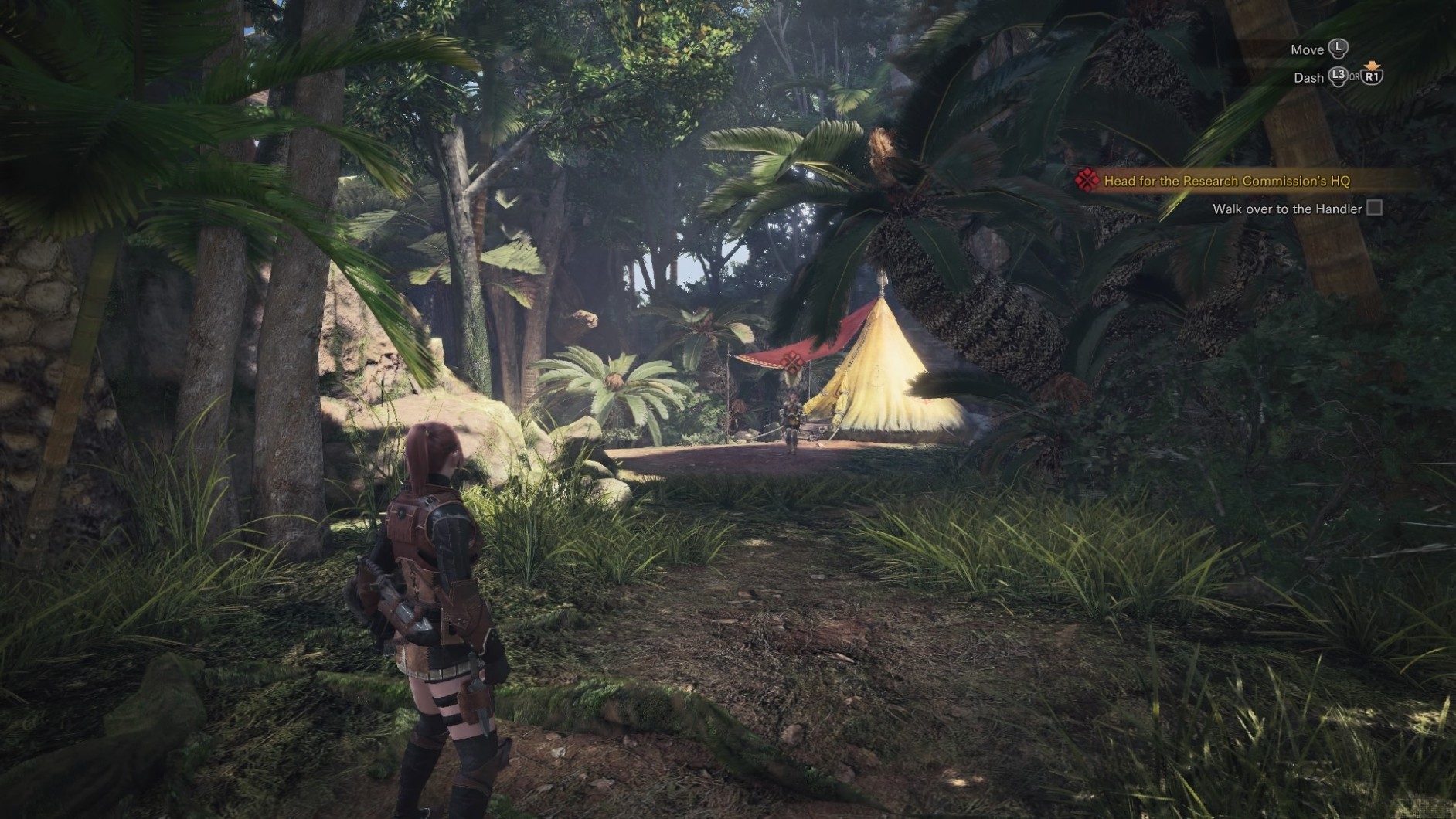Select the L3 stick Dash icon
The height and width of the screenshot is (819, 1456).
coord(1338,77)
